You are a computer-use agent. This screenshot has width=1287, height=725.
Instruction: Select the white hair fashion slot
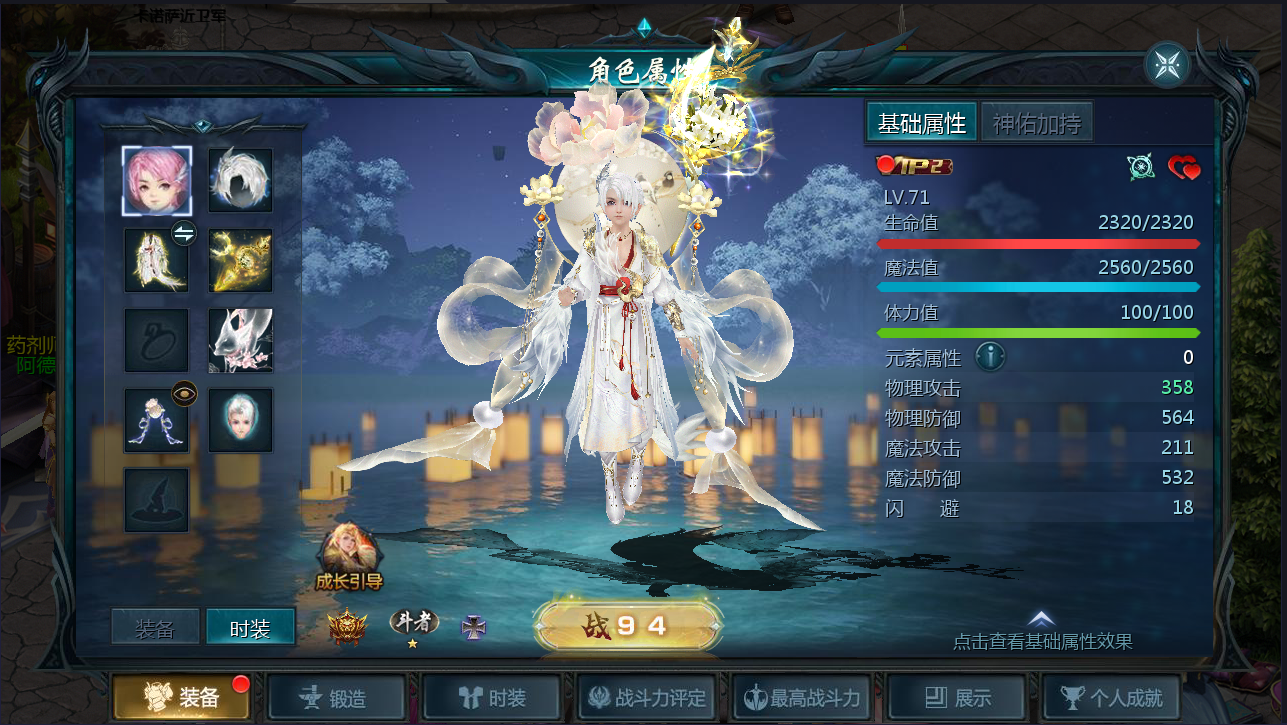click(x=240, y=180)
